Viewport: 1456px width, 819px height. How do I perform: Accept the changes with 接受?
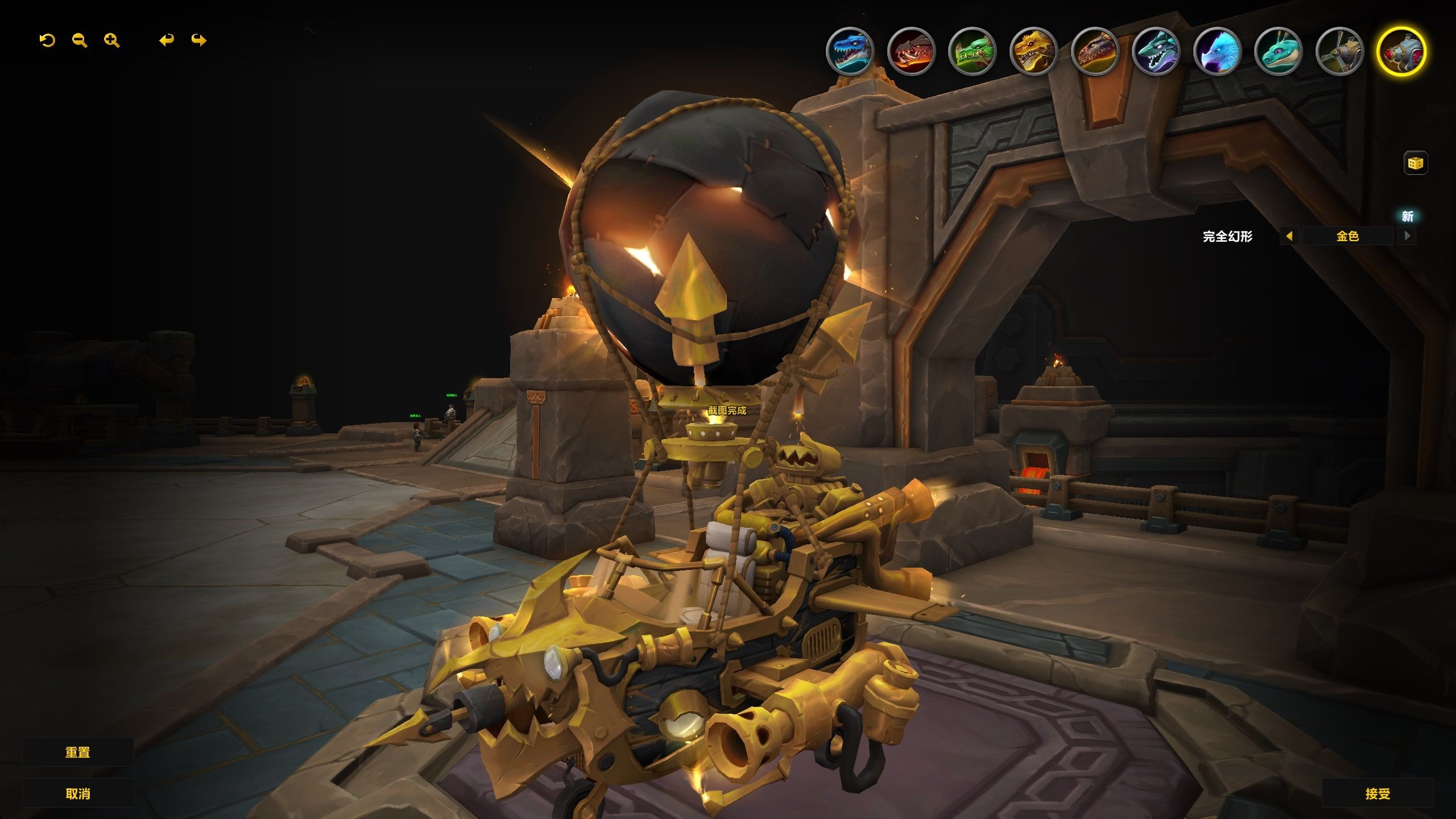pos(1378,793)
